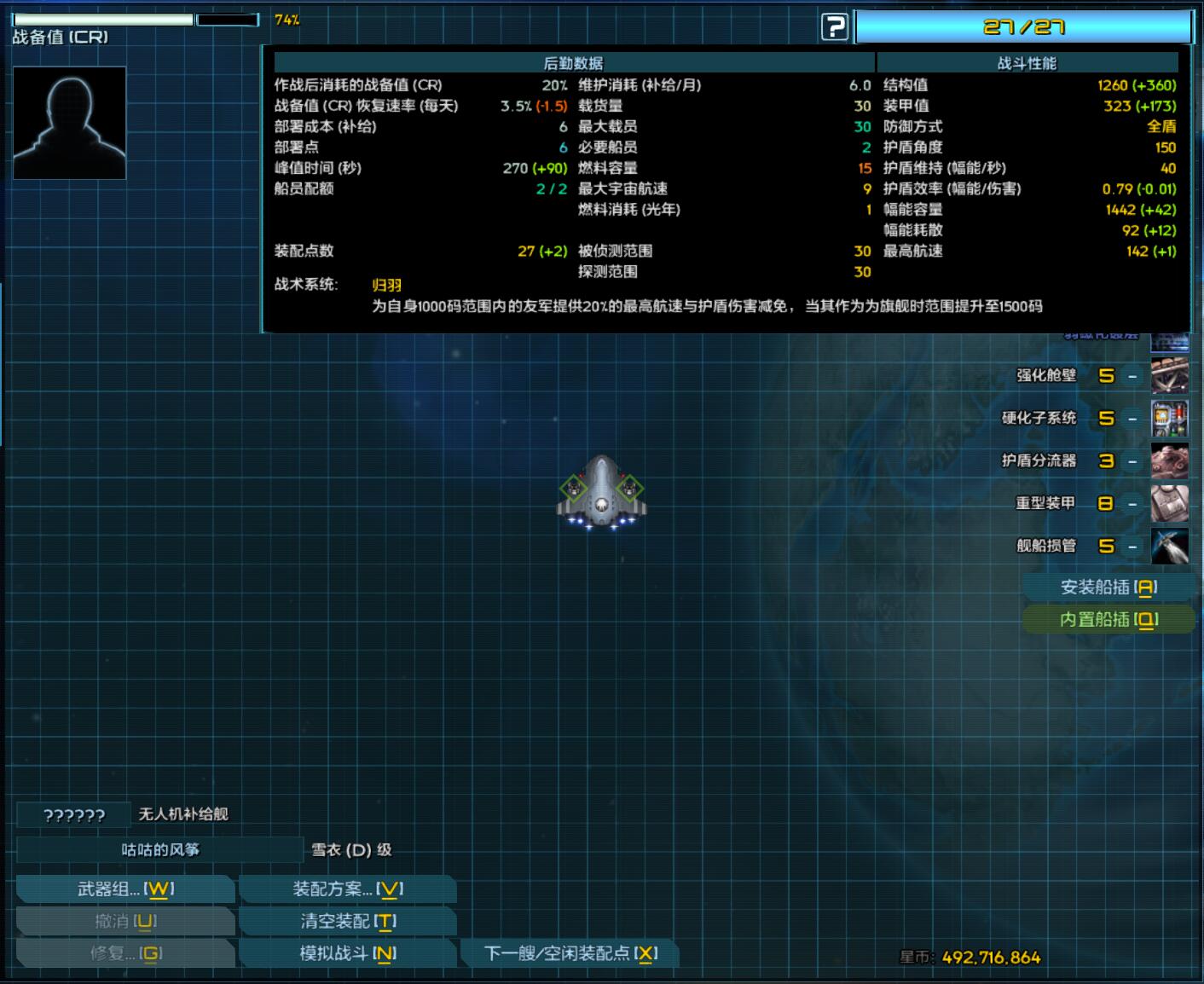Select the ship sprite in refit view
Image resolution: width=1204 pixels, height=984 pixels.
coord(601,495)
